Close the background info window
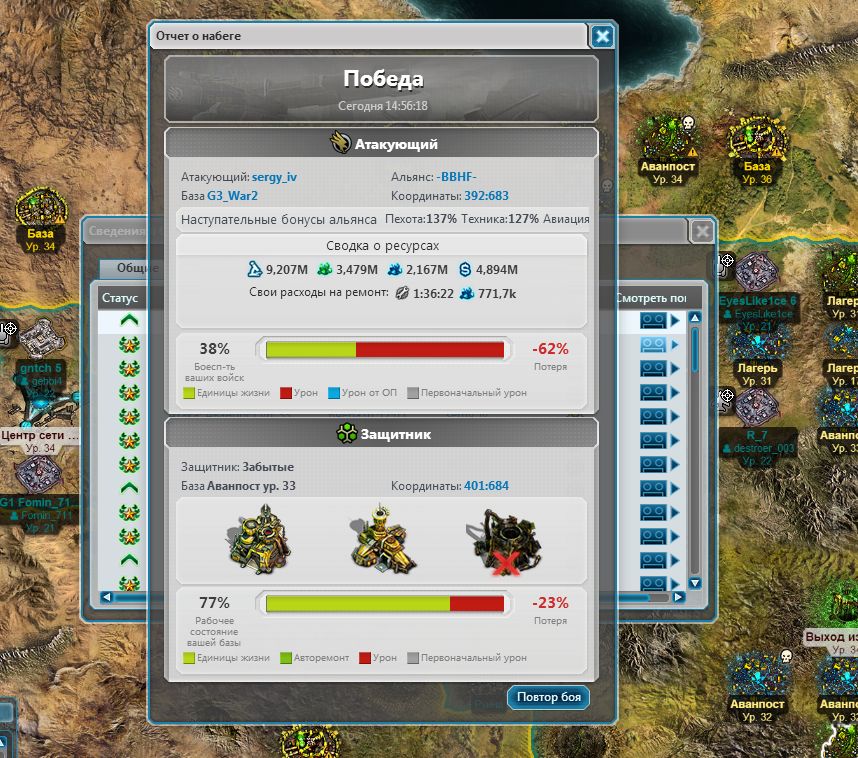The height and width of the screenshot is (758, 858). point(703,231)
